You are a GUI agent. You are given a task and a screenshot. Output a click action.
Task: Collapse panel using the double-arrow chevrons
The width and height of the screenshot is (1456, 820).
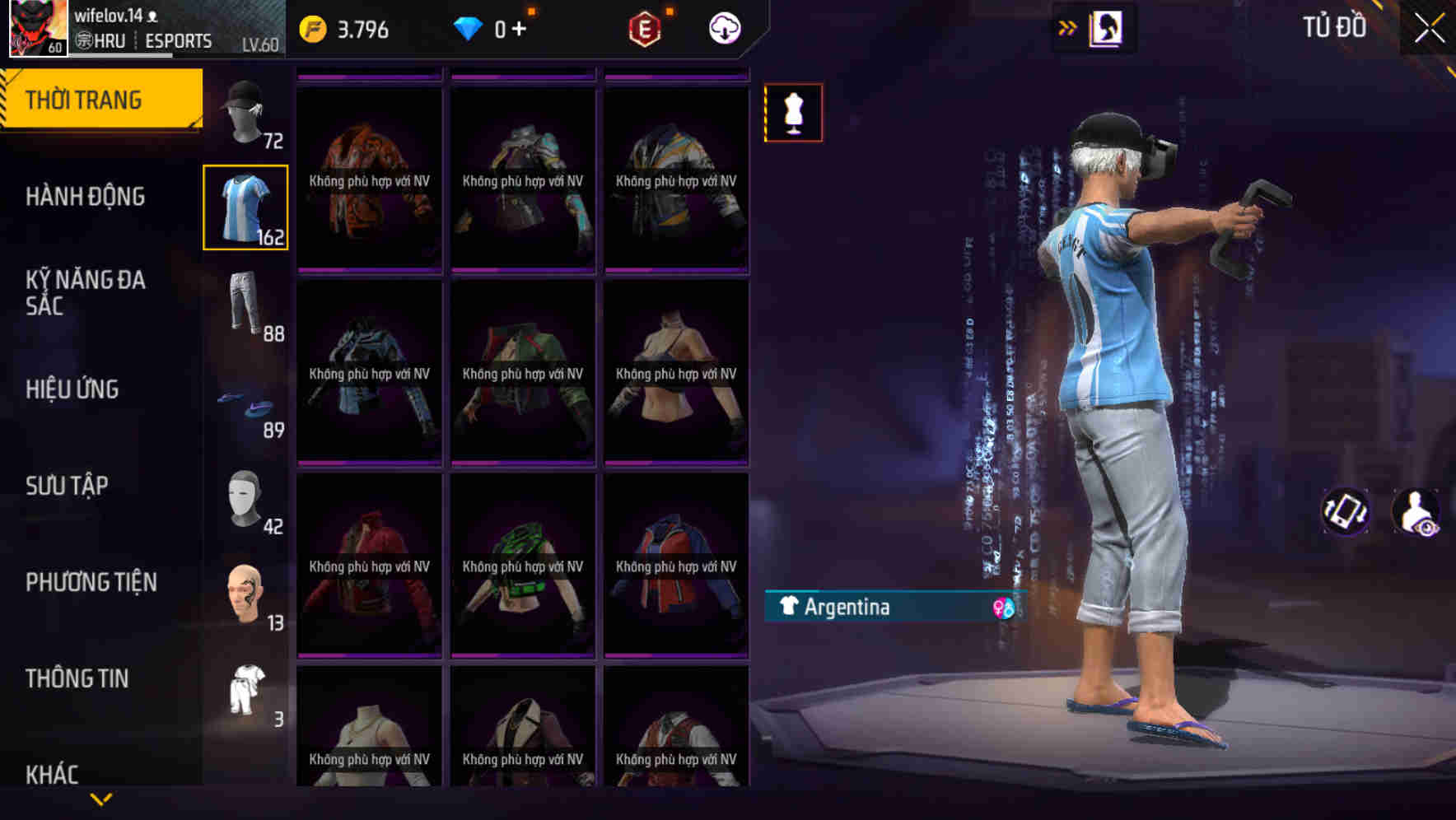1067,27
